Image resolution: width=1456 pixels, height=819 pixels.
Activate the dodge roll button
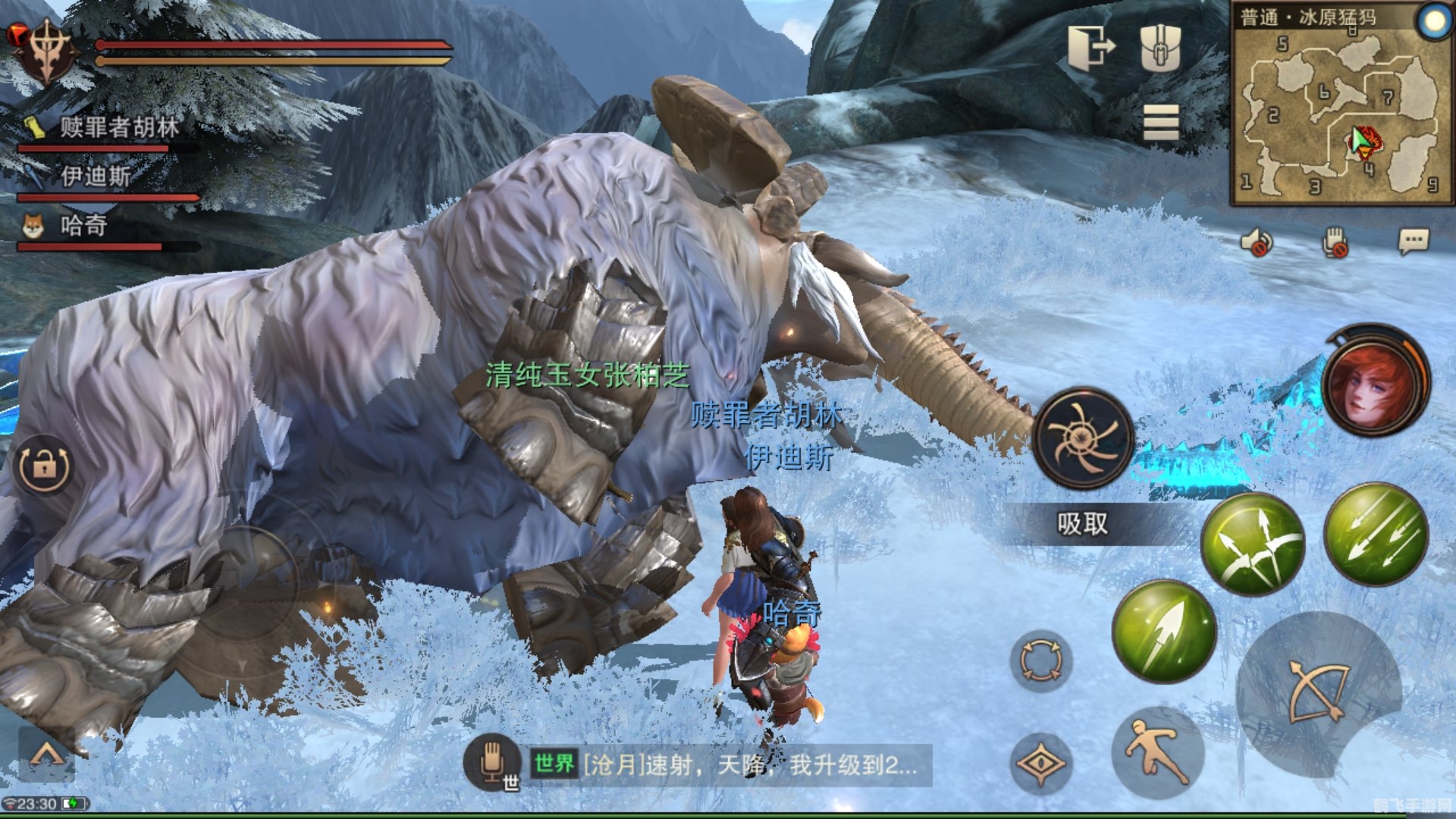[1157, 752]
